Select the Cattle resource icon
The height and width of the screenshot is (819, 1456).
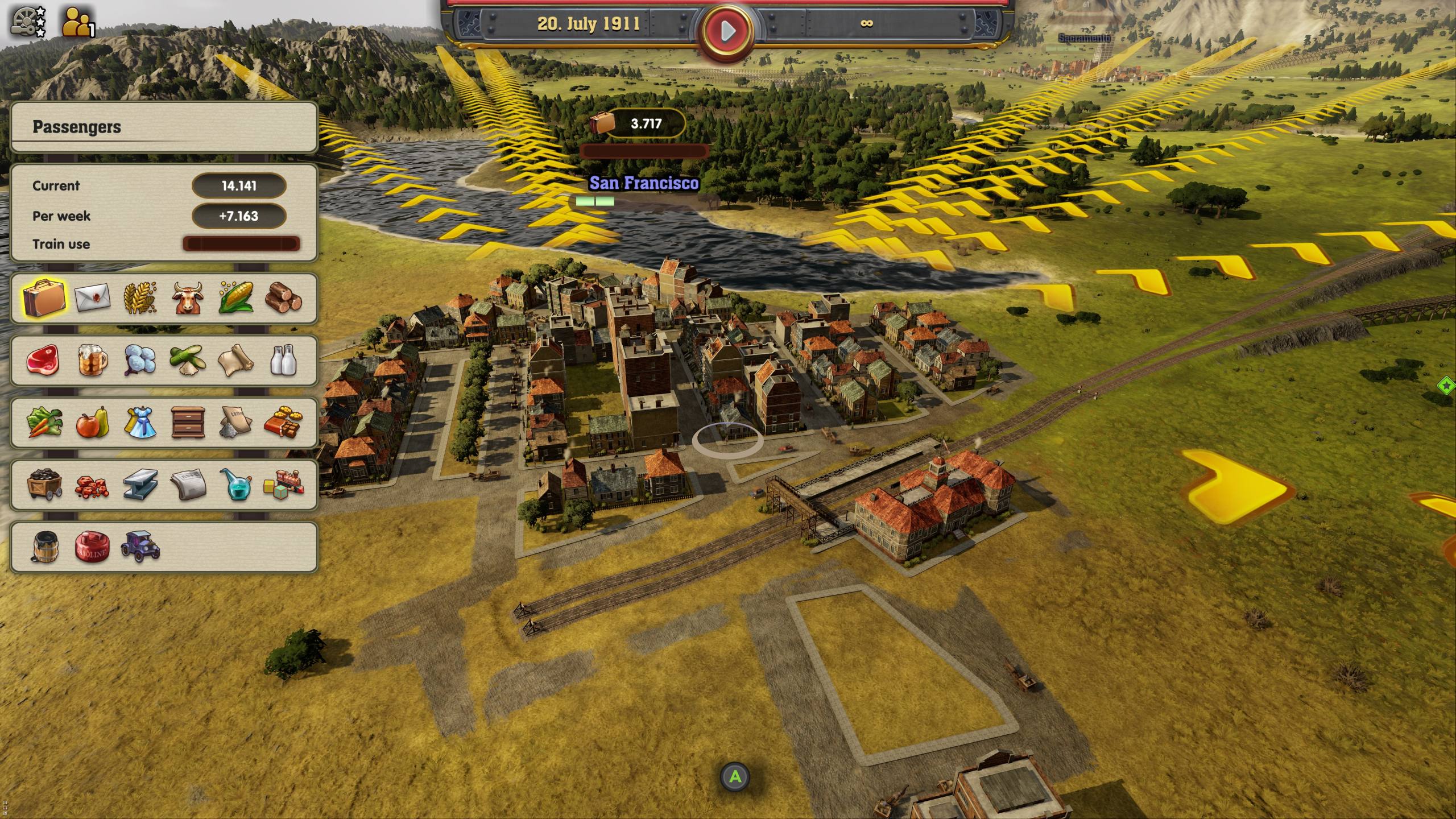(x=188, y=298)
